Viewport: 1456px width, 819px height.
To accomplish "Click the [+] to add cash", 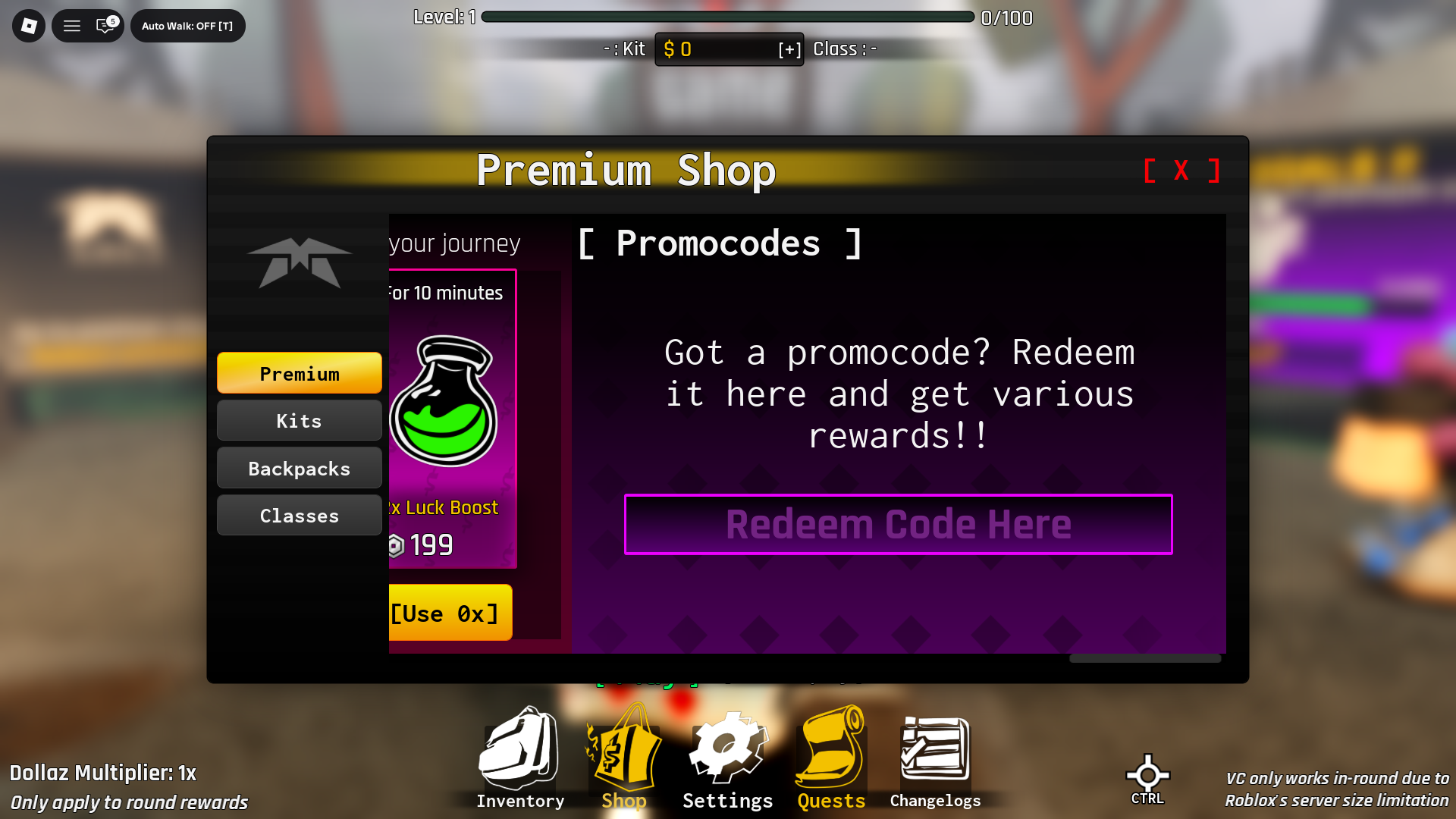I will [x=791, y=49].
